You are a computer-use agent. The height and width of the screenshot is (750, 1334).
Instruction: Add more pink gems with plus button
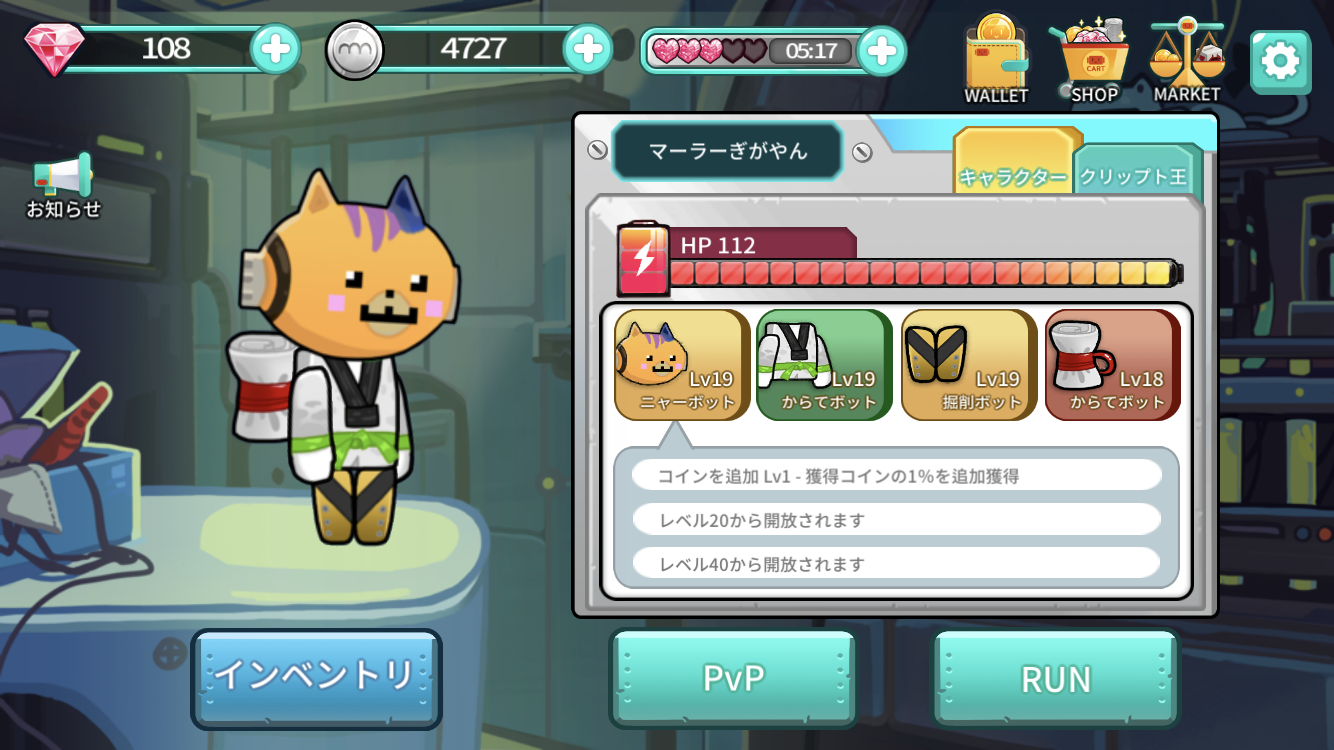point(274,48)
